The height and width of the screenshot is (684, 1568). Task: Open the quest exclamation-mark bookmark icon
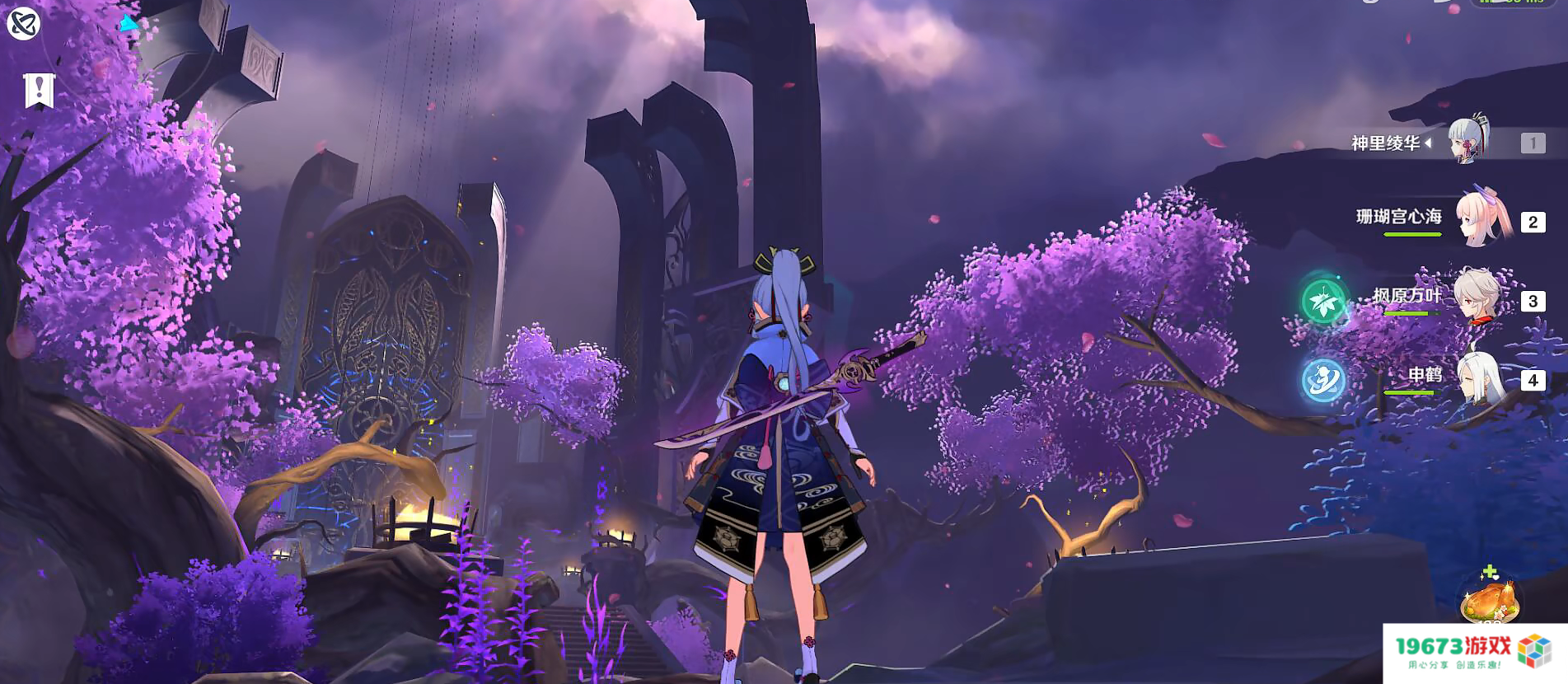(x=39, y=91)
